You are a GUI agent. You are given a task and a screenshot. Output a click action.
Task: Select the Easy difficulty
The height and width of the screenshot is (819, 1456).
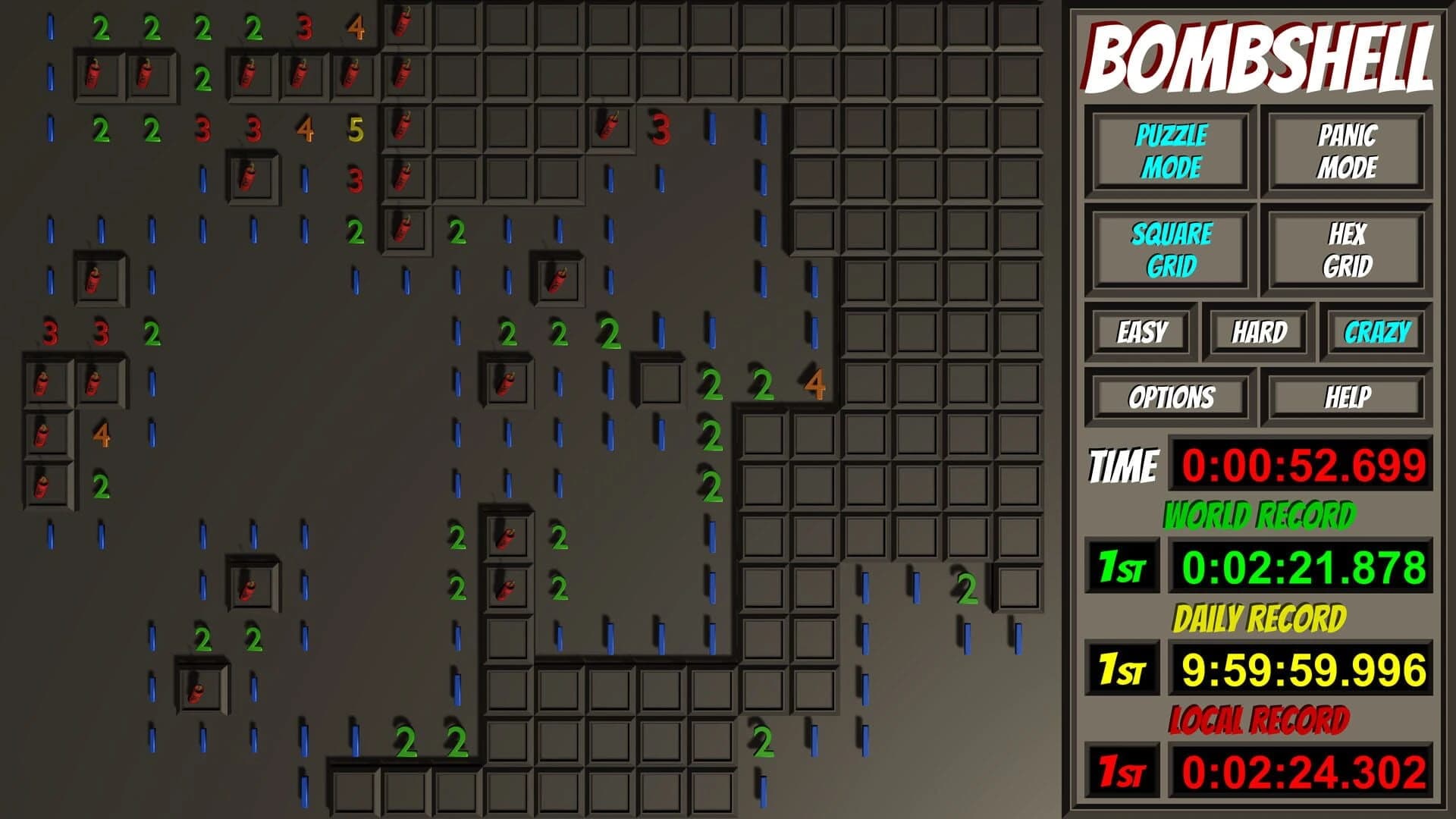[x=1142, y=331]
